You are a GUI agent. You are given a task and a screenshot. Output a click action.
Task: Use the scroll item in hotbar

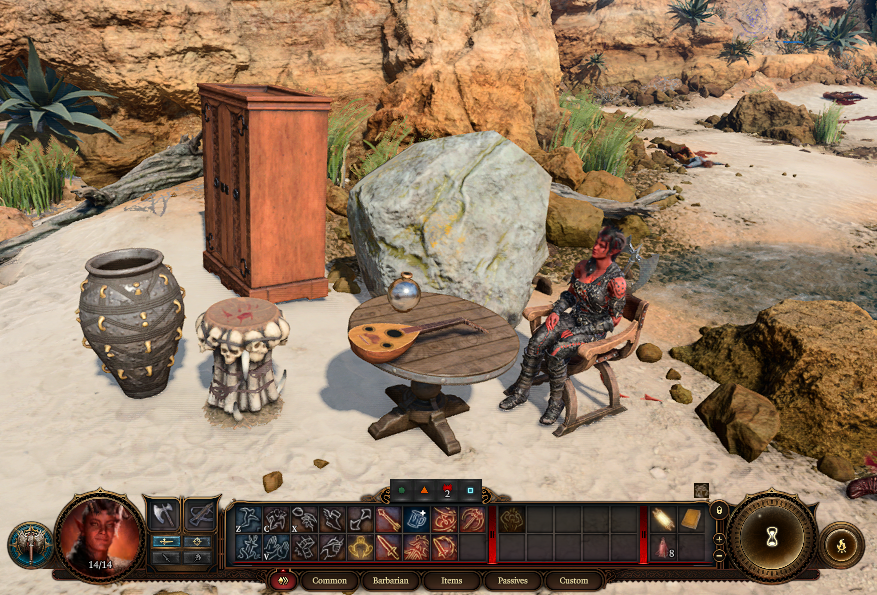pyautogui.click(x=664, y=519)
